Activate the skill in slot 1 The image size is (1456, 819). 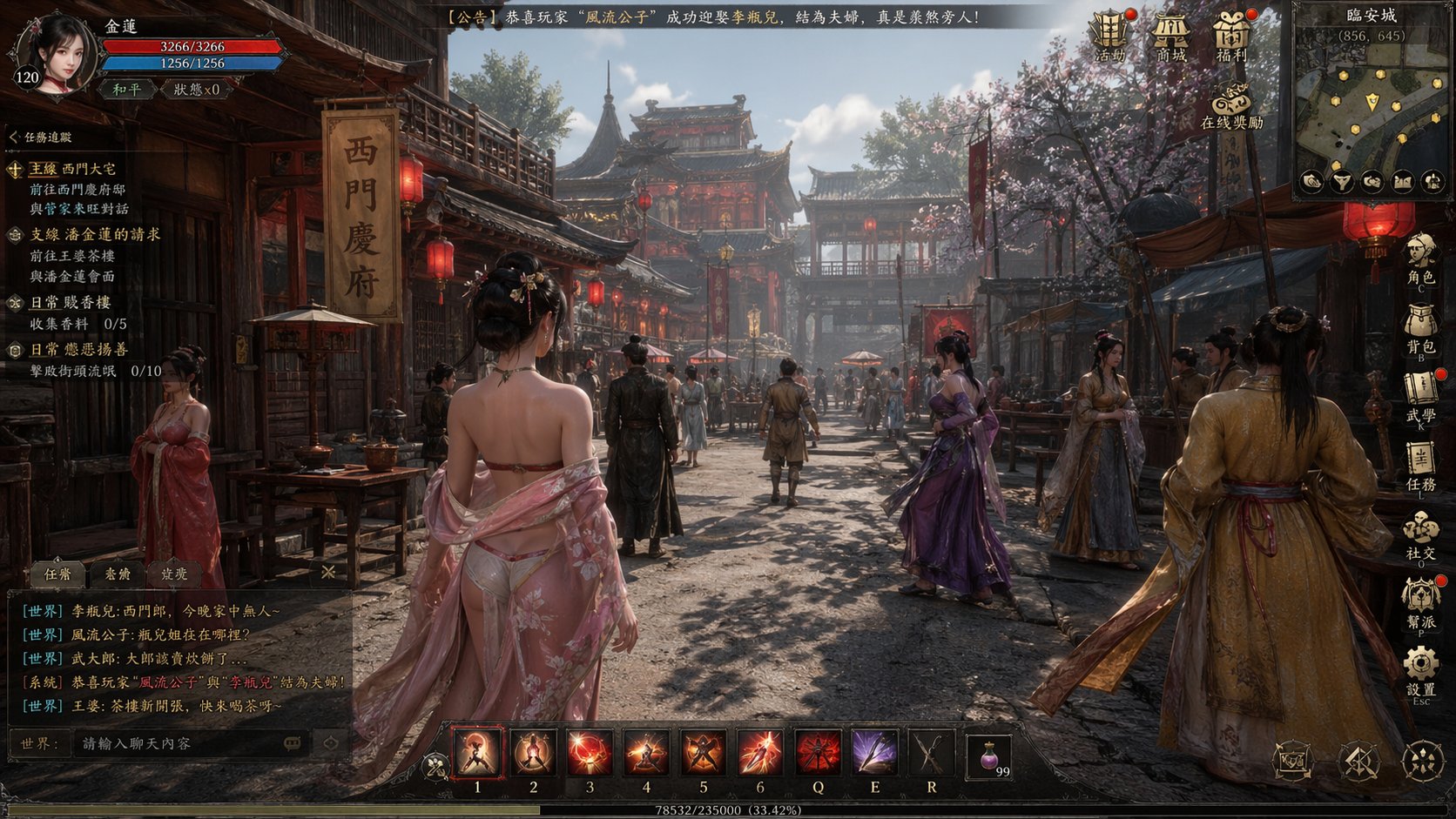pyautogui.click(x=477, y=752)
